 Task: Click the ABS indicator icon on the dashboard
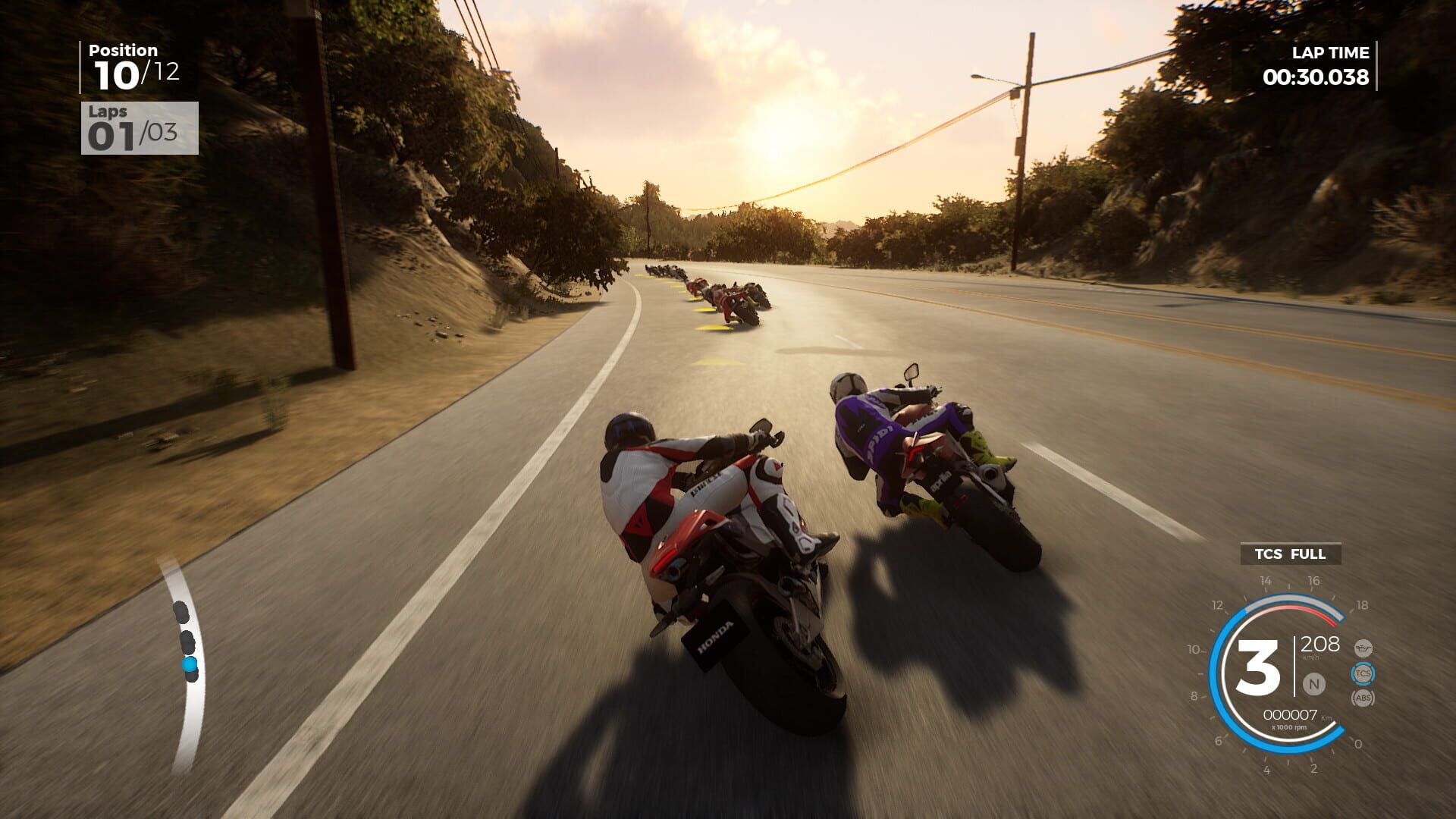[1363, 698]
